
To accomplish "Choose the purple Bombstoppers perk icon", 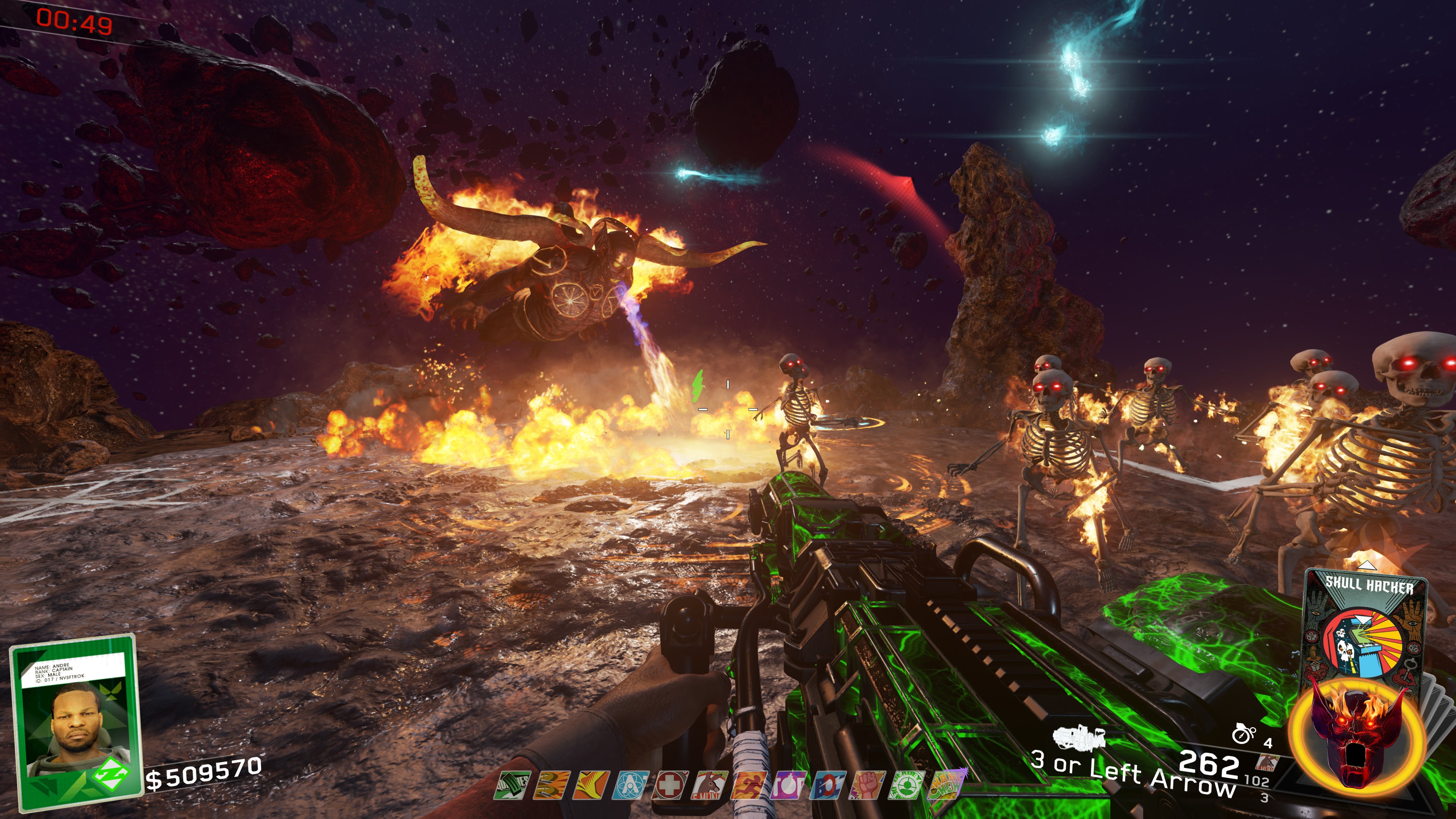I will tap(789, 786).
